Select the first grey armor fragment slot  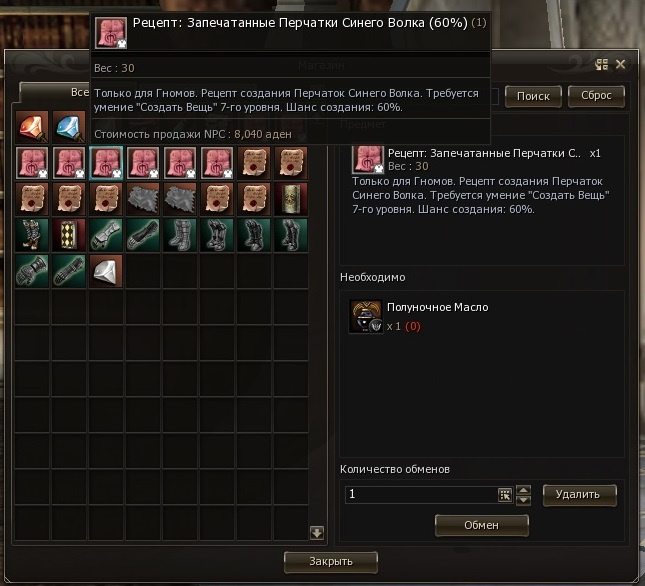tap(143, 198)
